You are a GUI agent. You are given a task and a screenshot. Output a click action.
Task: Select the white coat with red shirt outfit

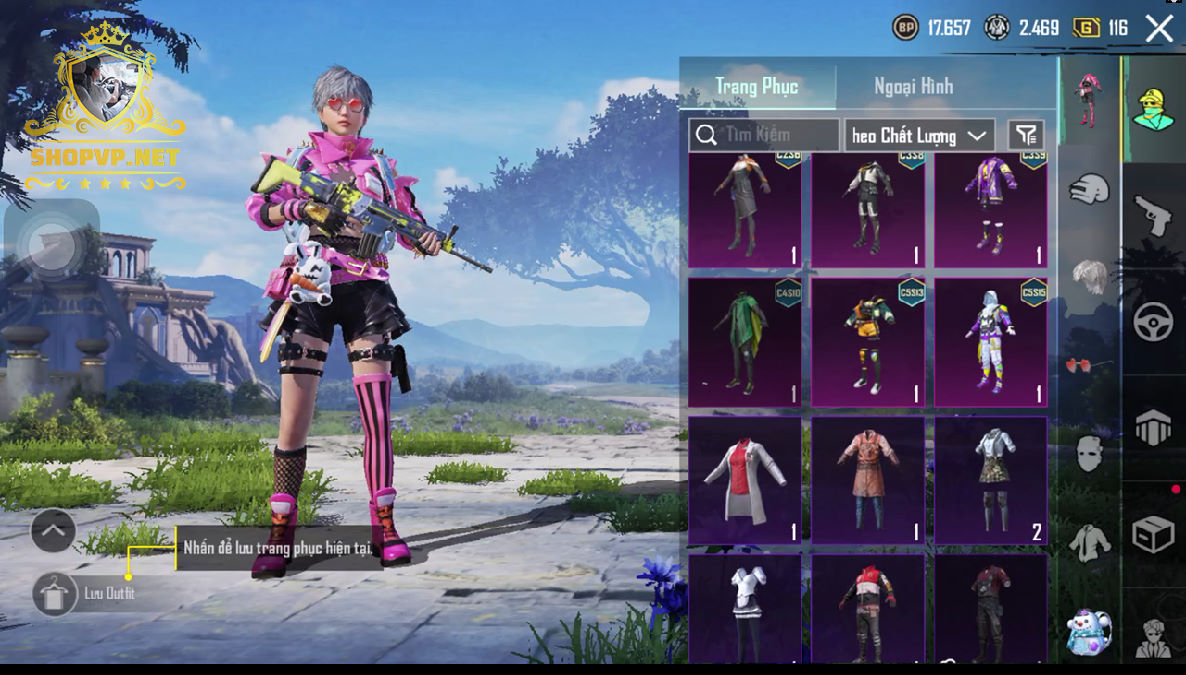(x=744, y=481)
